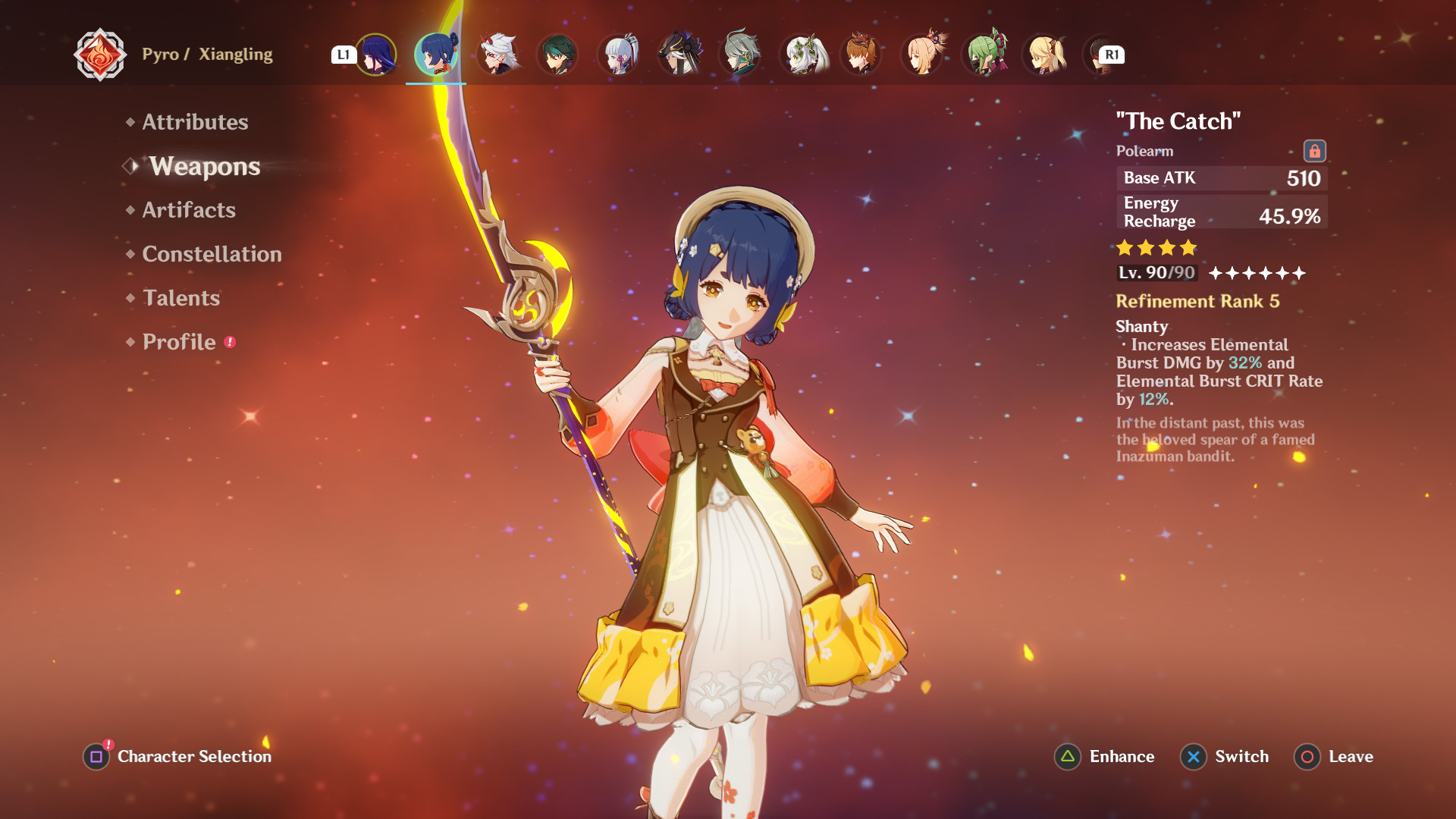
Task: Select Alhaitham's grey-haired portrait
Action: point(740,55)
